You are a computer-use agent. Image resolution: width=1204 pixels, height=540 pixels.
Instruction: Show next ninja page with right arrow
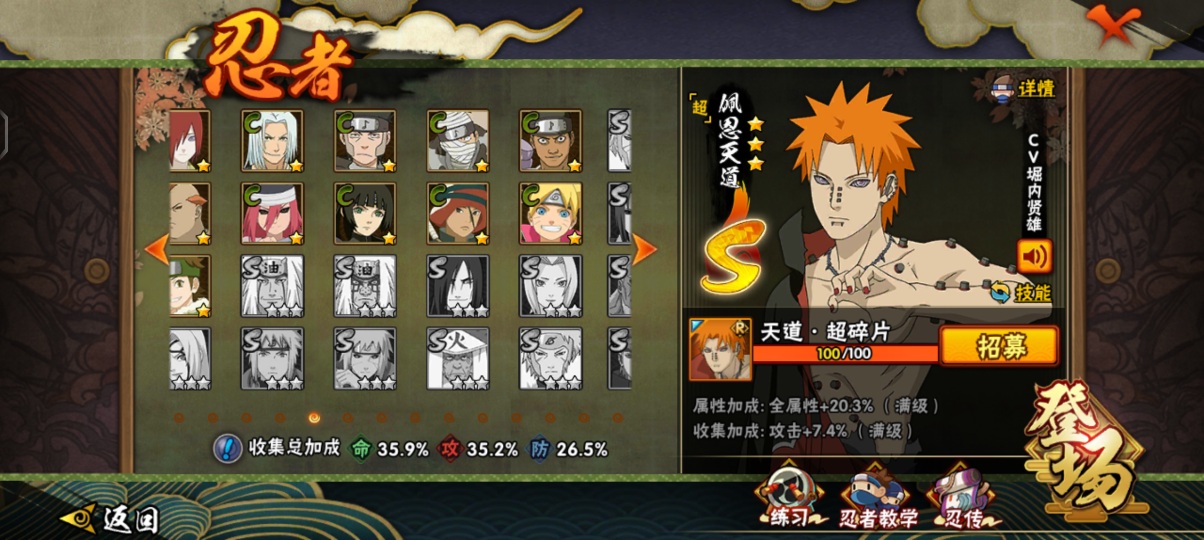point(644,250)
